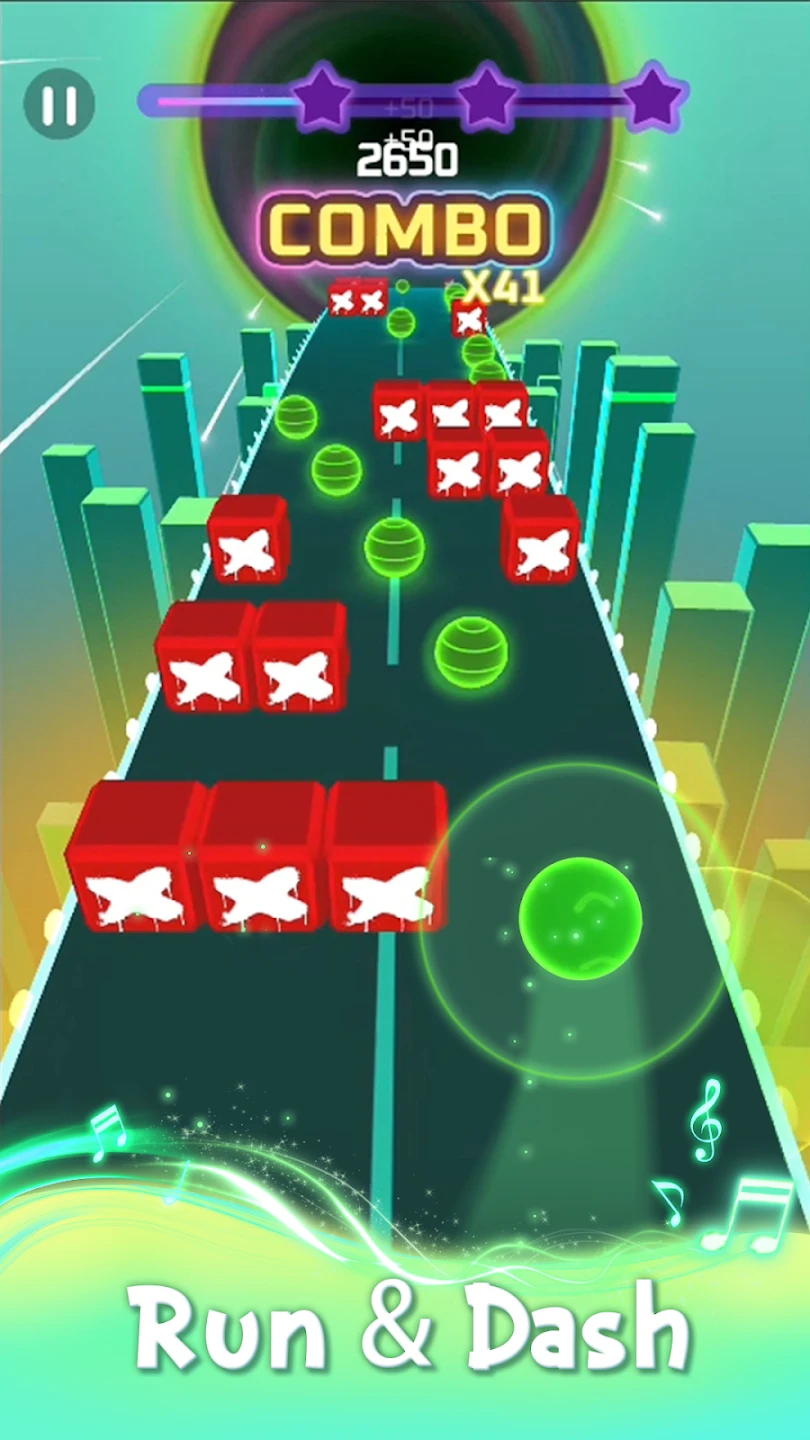Pause the game with the pause button
The height and width of the screenshot is (1440, 810).
click(x=60, y=103)
